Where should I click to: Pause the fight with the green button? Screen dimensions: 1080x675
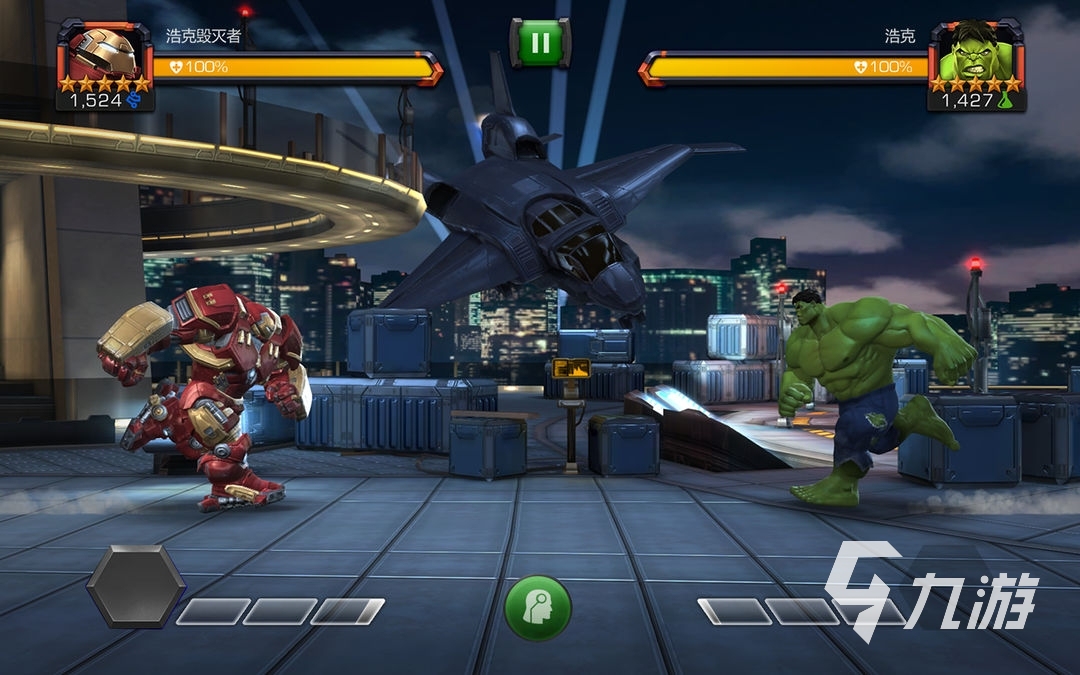(x=540, y=43)
